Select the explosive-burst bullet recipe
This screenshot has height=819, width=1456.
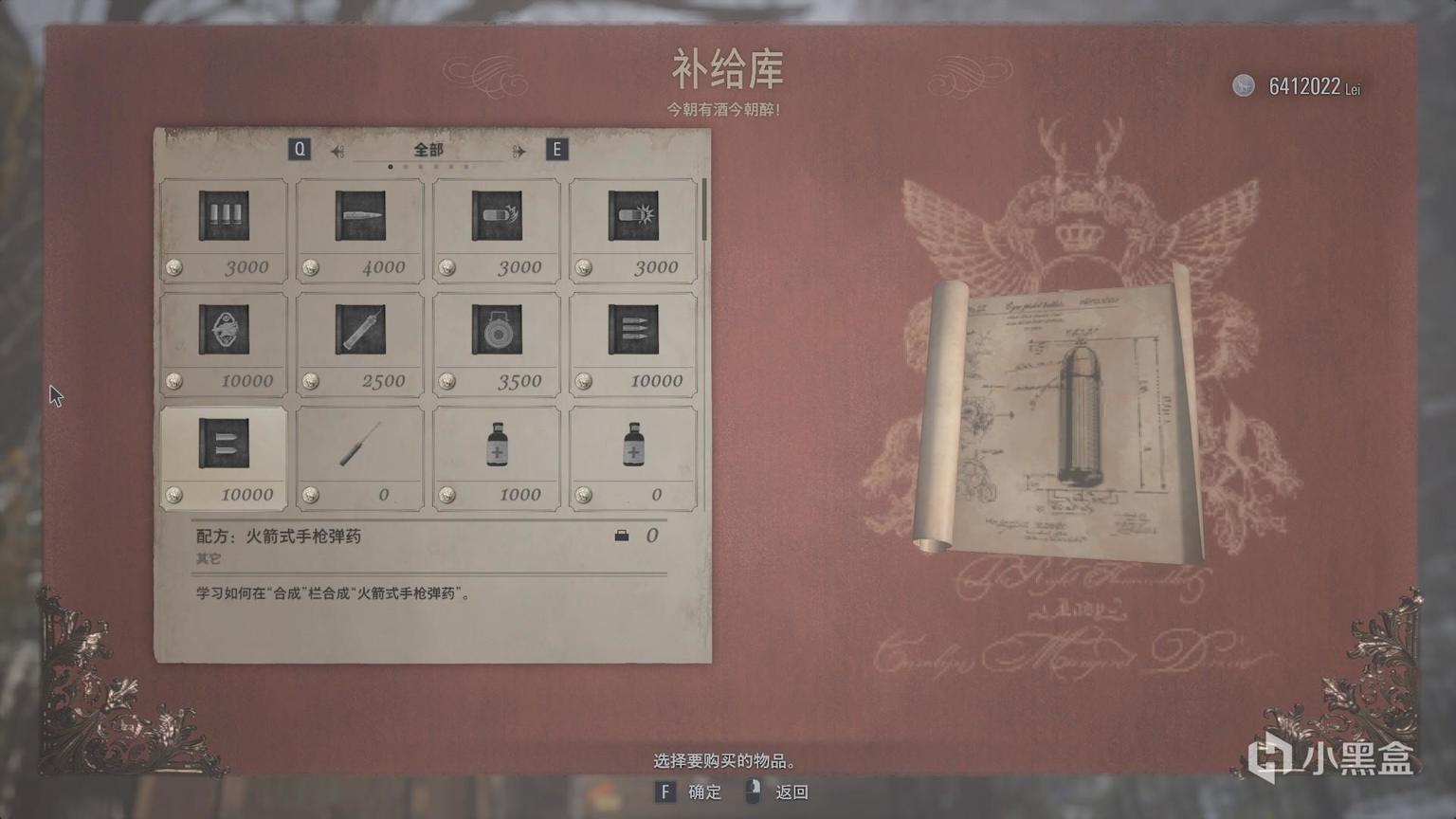633,229
